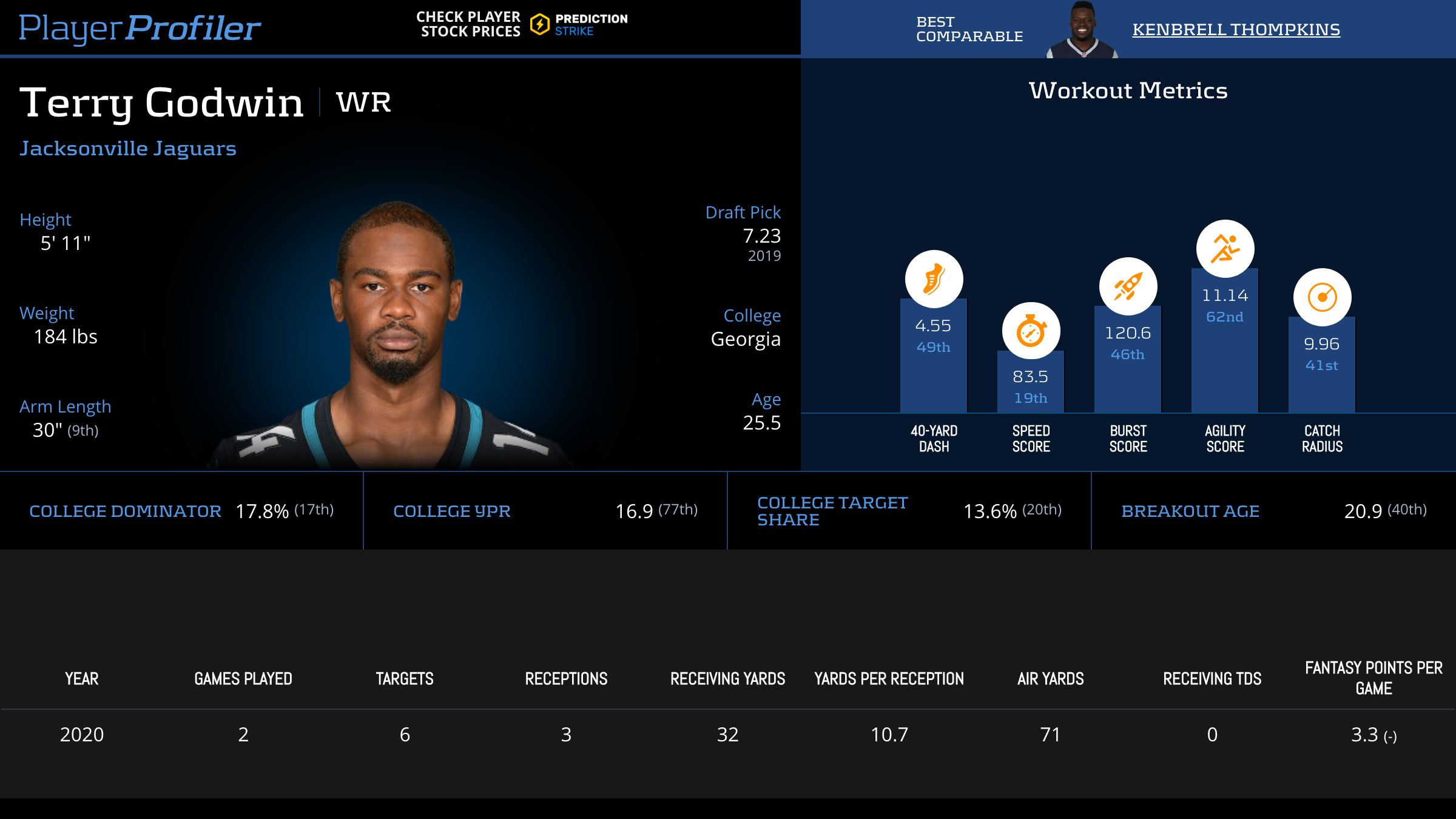The width and height of the screenshot is (1456, 819).
Task: Select the Burst Score rocket icon
Action: pos(1128,286)
